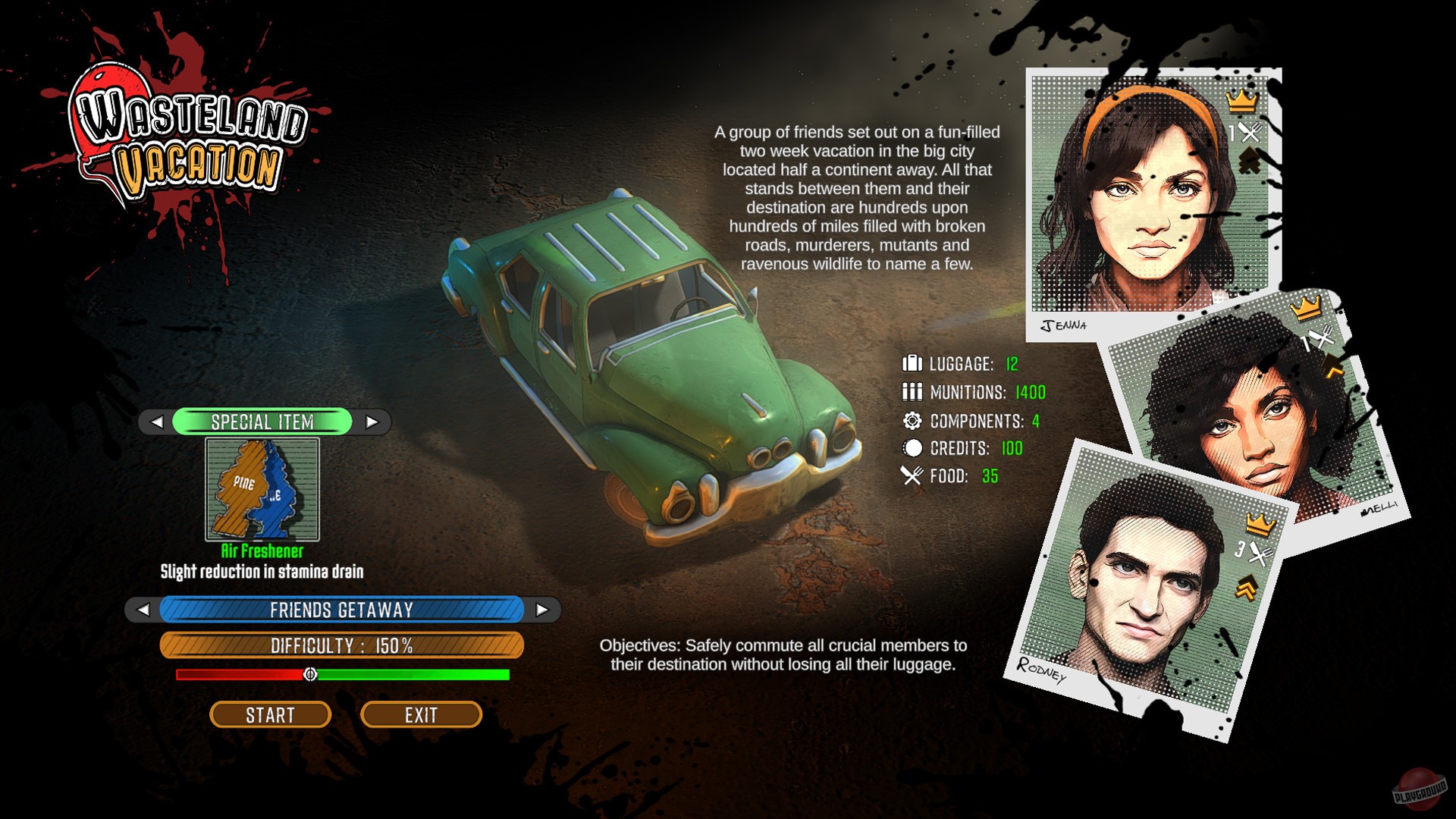Open the next Special Item option
1456x819 pixels.
(x=371, y=422)
